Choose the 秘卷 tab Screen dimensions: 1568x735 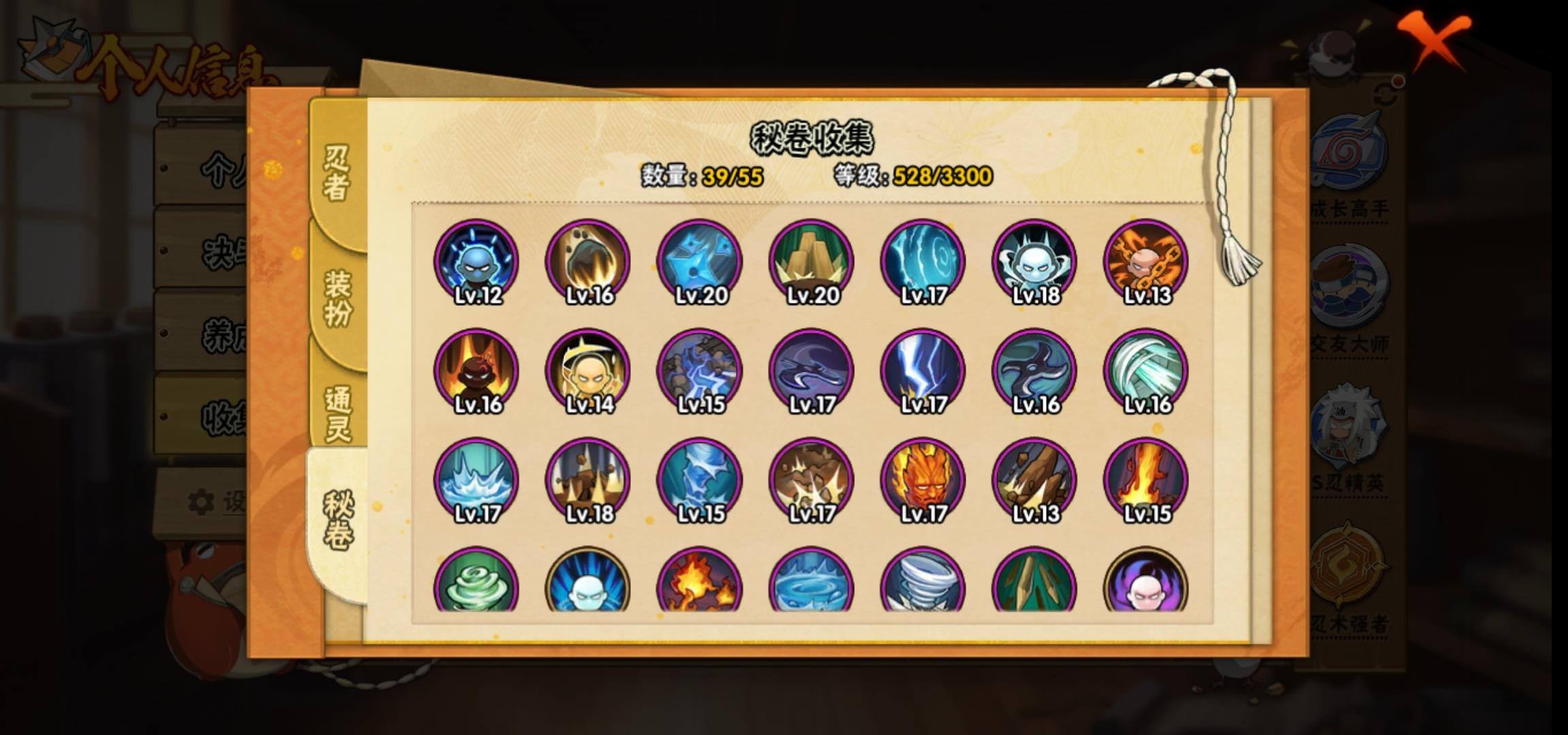pos(338,521)
